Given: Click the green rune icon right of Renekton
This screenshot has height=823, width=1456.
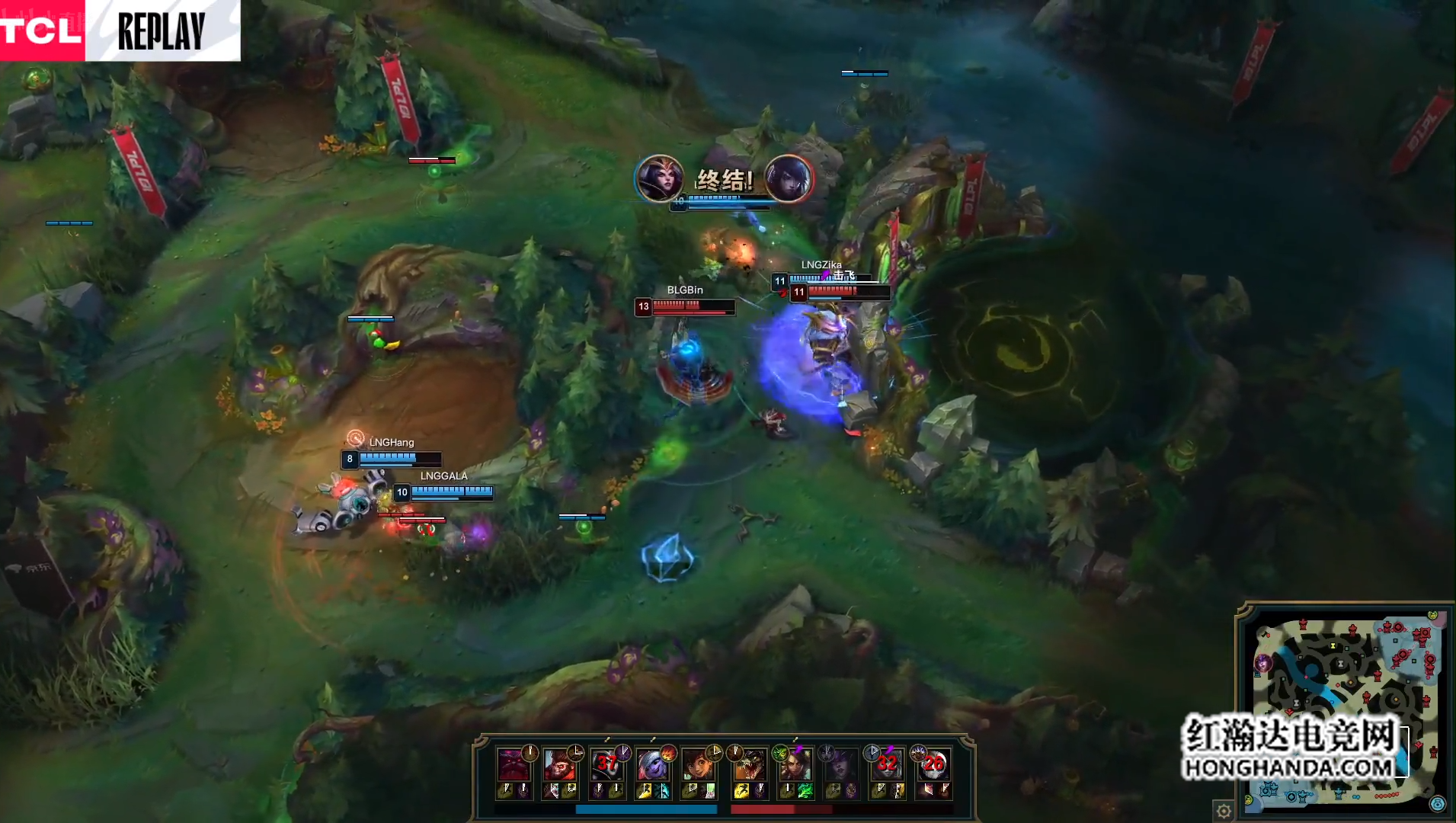Looking at the screenshot, I should (779, 753).
